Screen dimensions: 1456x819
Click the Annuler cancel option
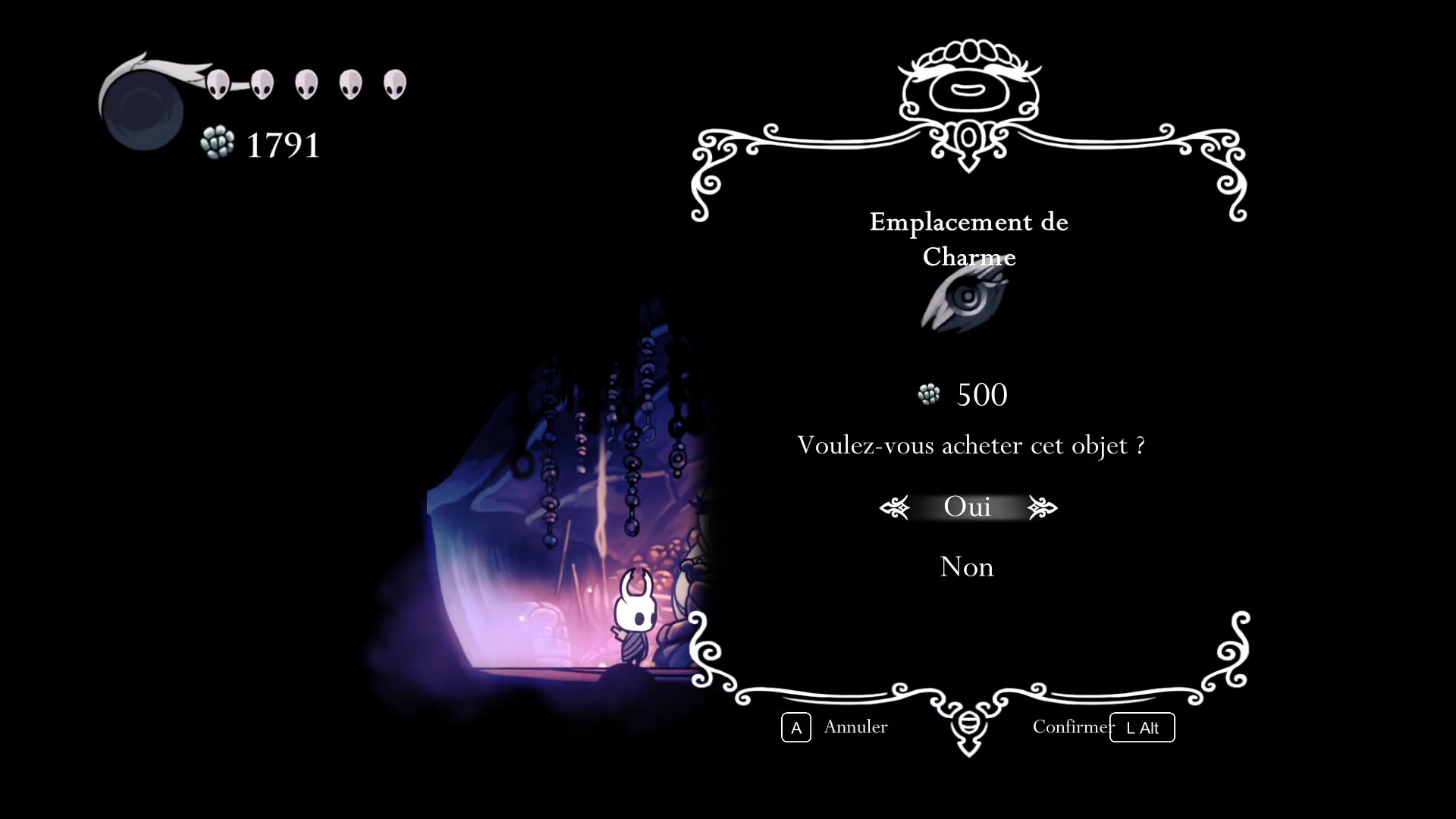pyautogui.click(x=855, y=726)
